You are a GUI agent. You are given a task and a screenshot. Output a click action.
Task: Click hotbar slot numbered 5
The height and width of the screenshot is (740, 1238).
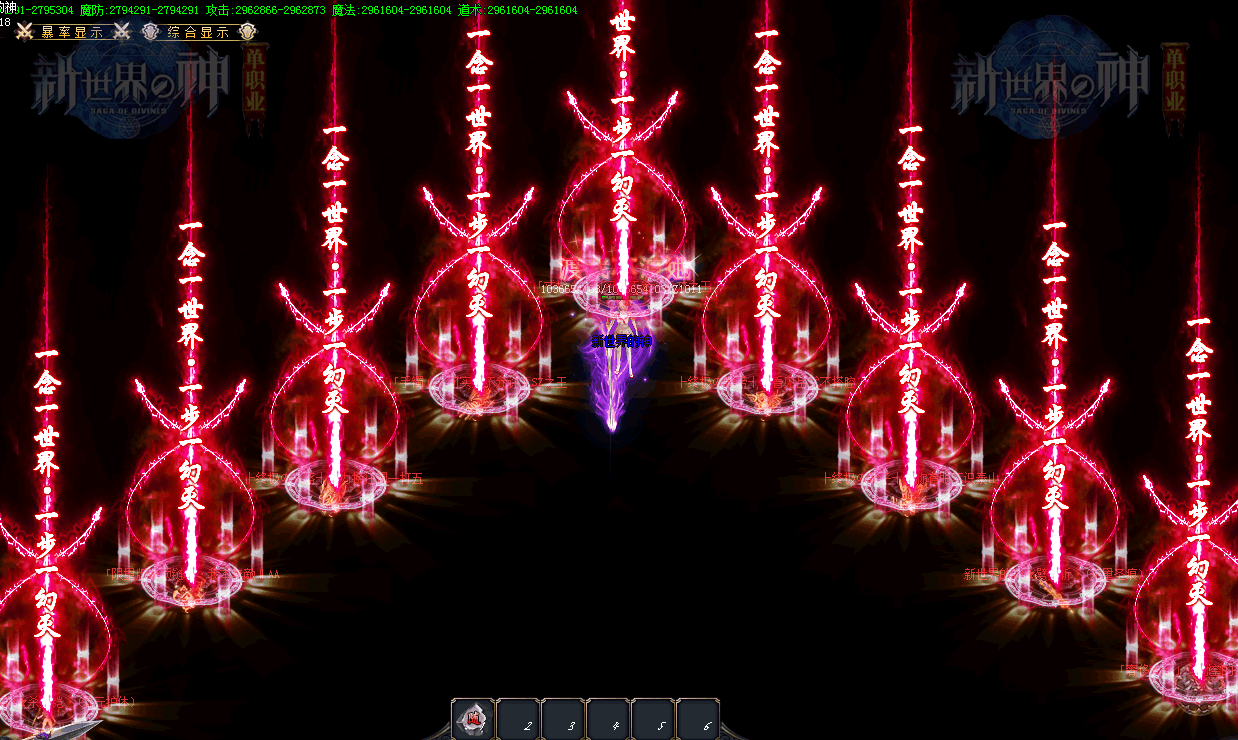[654, 719]
